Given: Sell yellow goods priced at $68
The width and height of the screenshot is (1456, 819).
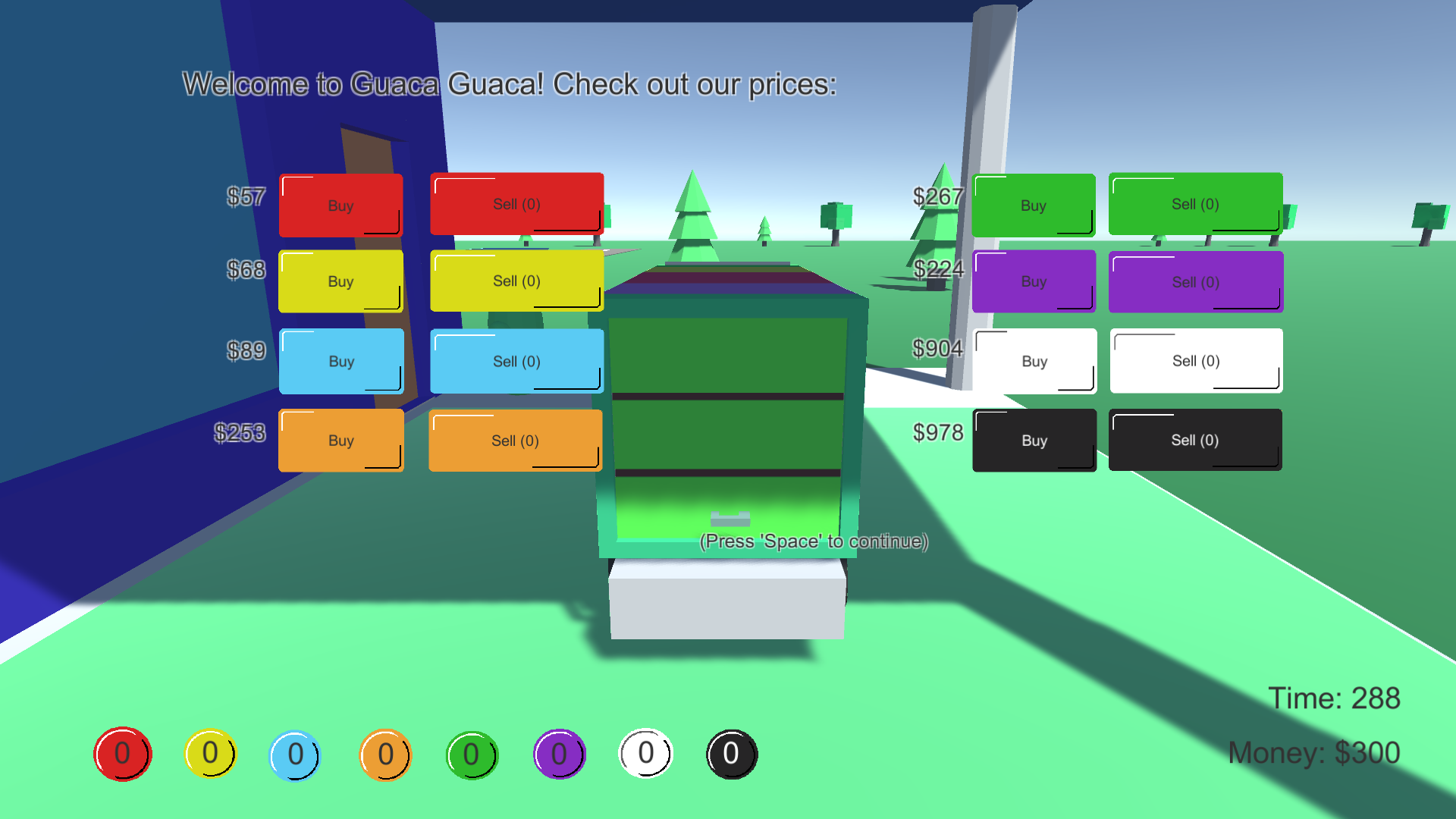Looking at the screenshot, I should click(x=516, y=281).
